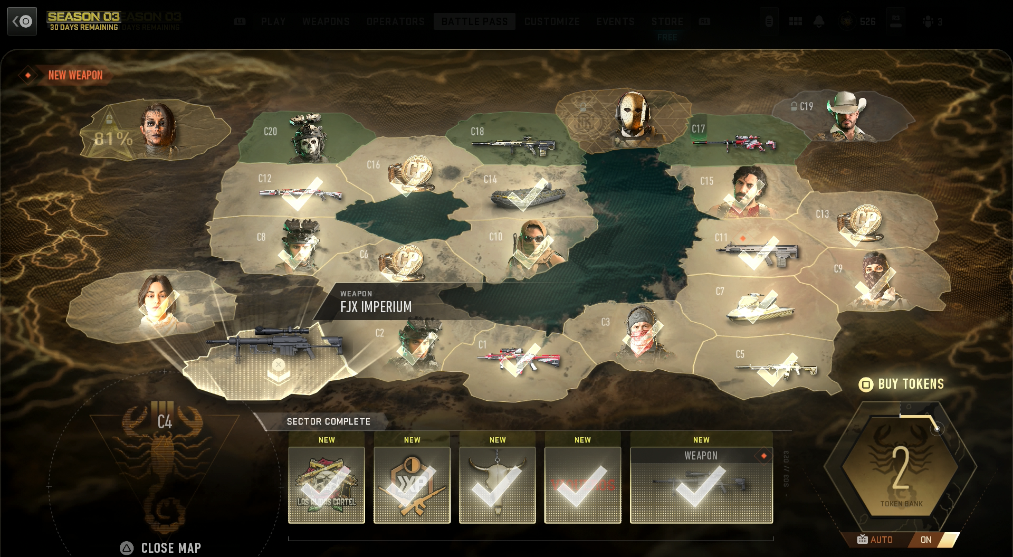Go back using the top-left arrow button
Screen dimensions: 1013x557
(x=22, y=20)
